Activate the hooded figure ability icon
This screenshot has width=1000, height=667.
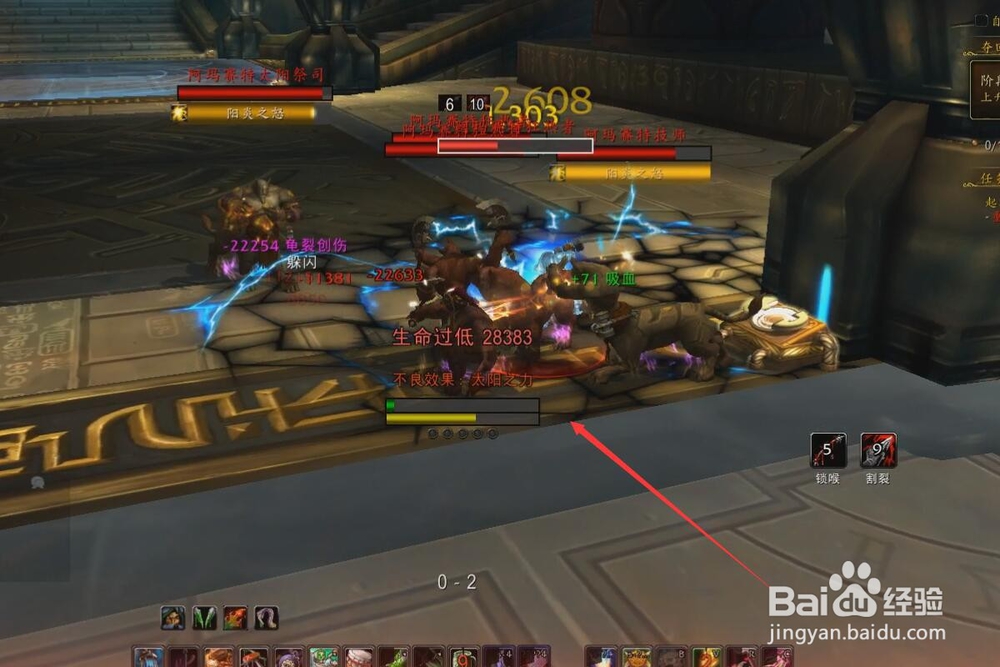tap(172, 618)
